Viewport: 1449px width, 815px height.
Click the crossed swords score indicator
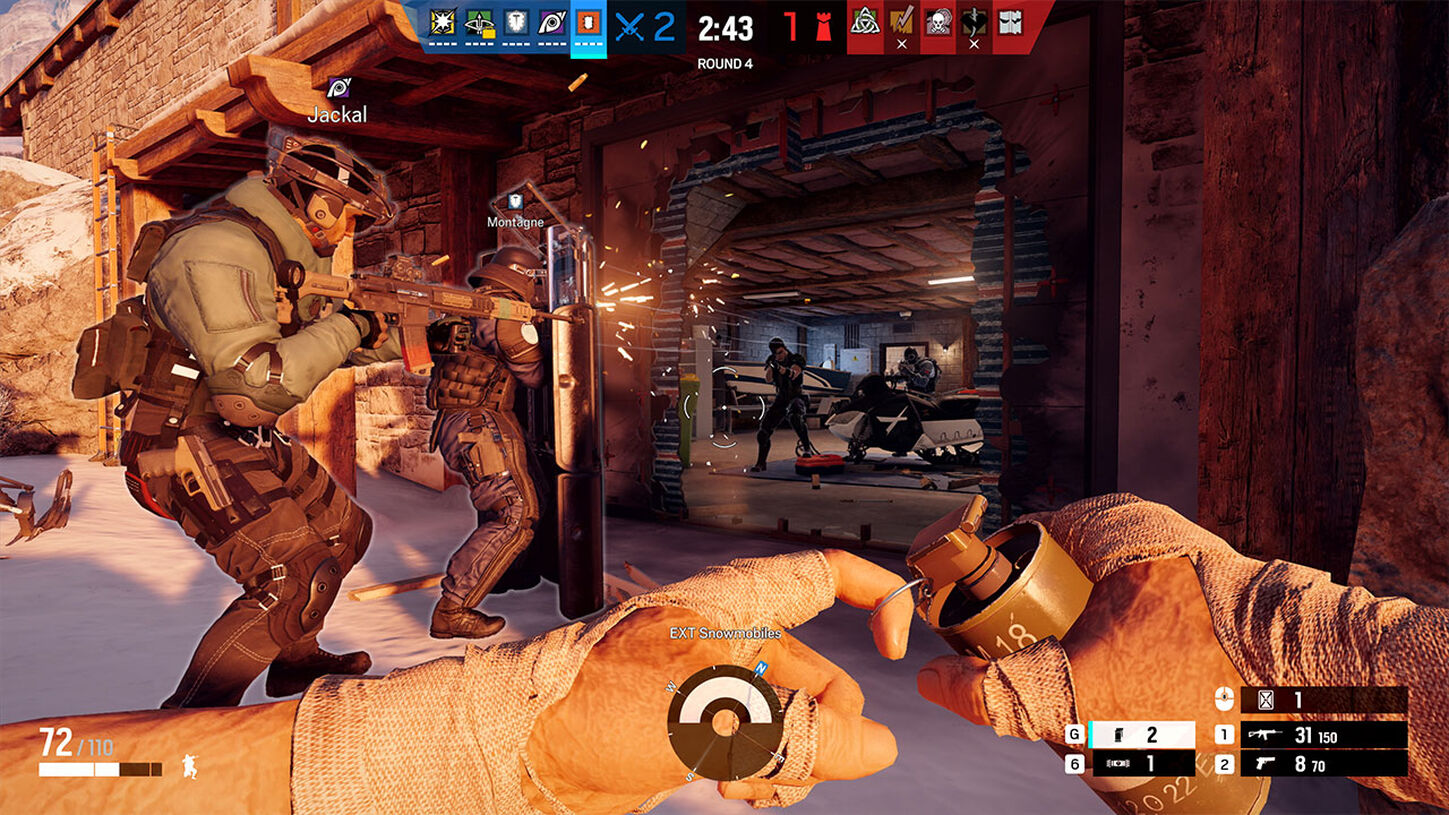[x=630, y=26]
